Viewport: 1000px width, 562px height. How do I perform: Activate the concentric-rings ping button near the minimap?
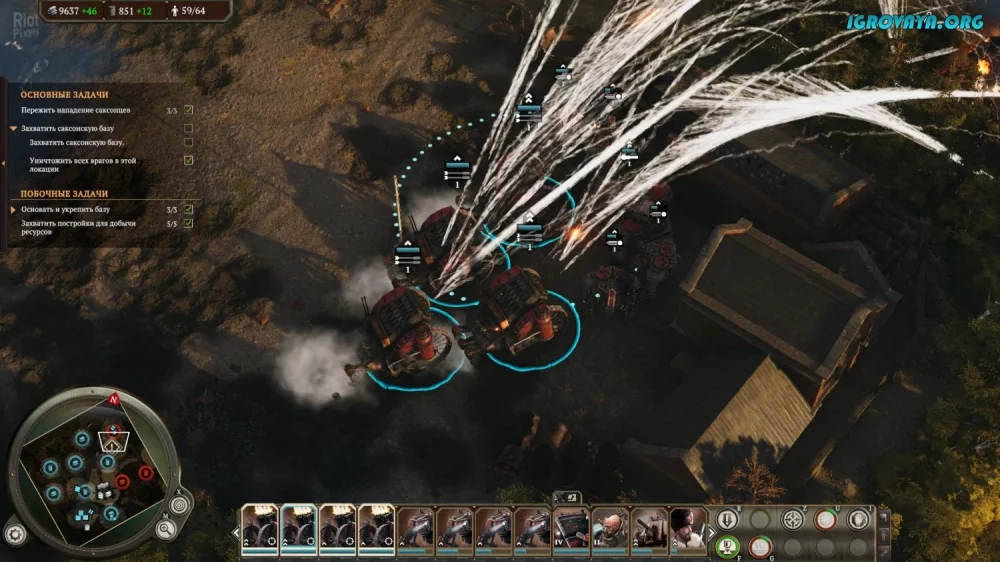pyautogui.click(x=180, y=504)
